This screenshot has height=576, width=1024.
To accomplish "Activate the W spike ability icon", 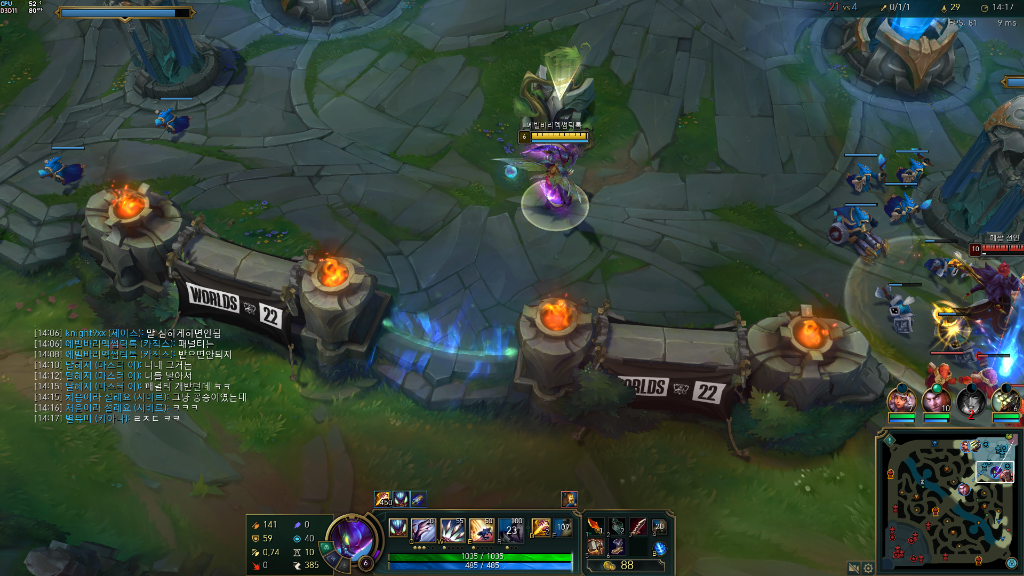I will click(452, 529).
